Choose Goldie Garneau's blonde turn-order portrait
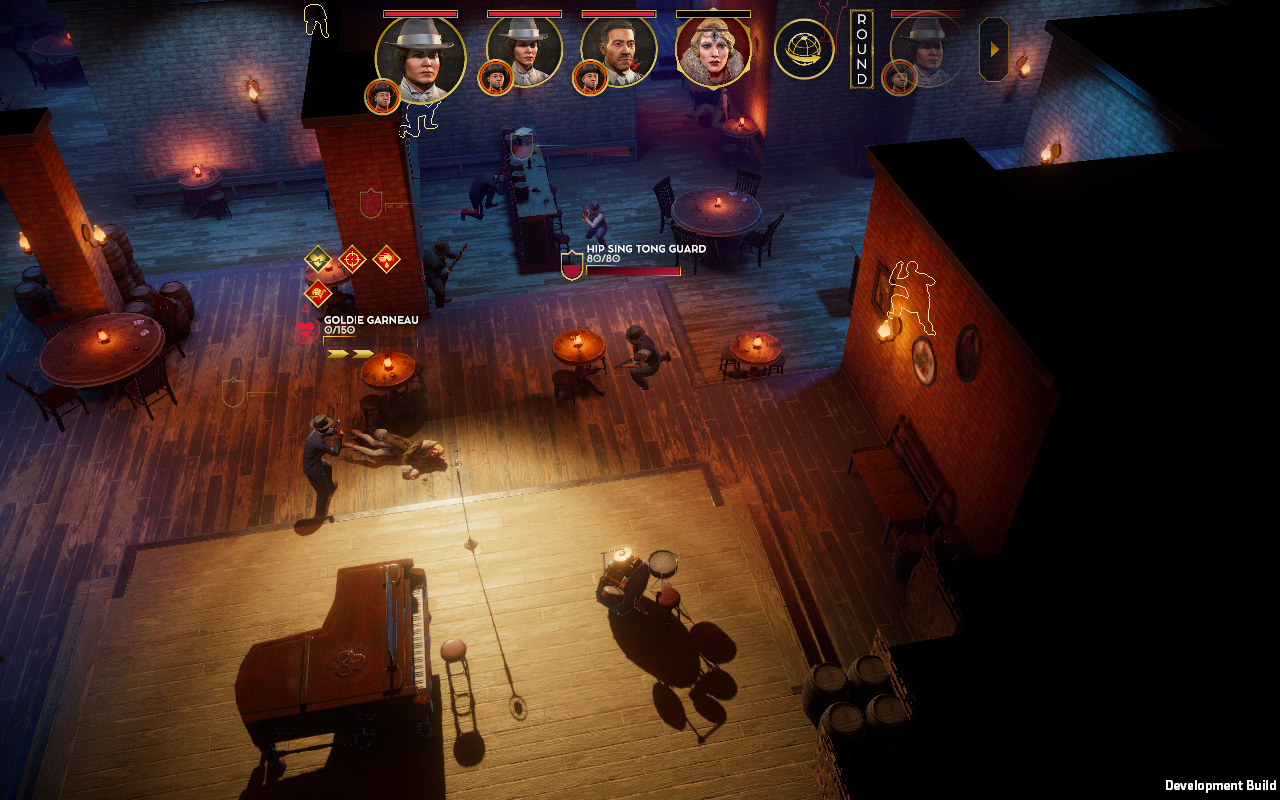The image size is (1280, 800). tap(714, 50)
